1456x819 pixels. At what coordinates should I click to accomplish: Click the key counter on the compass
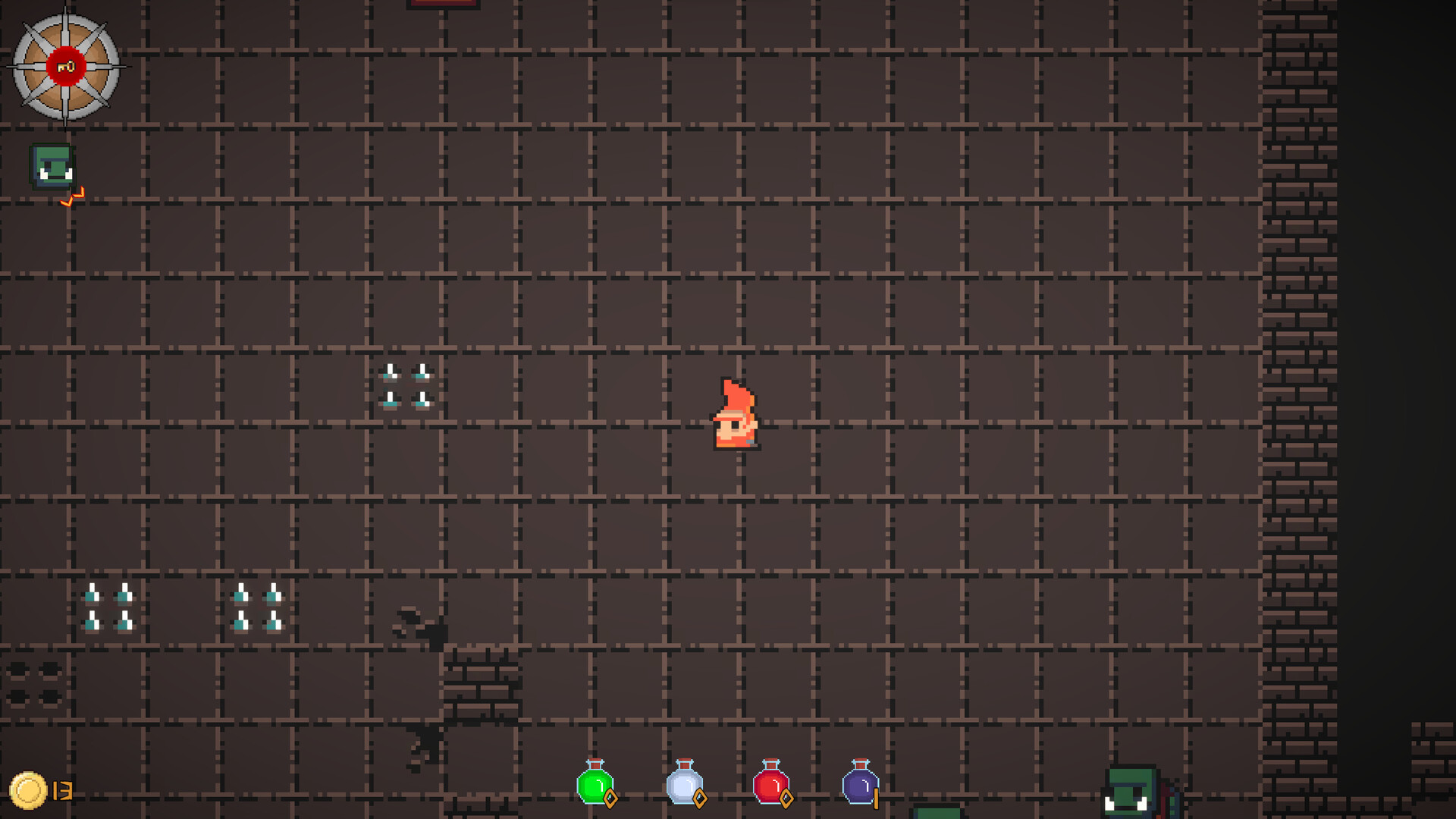click(65, 65)
